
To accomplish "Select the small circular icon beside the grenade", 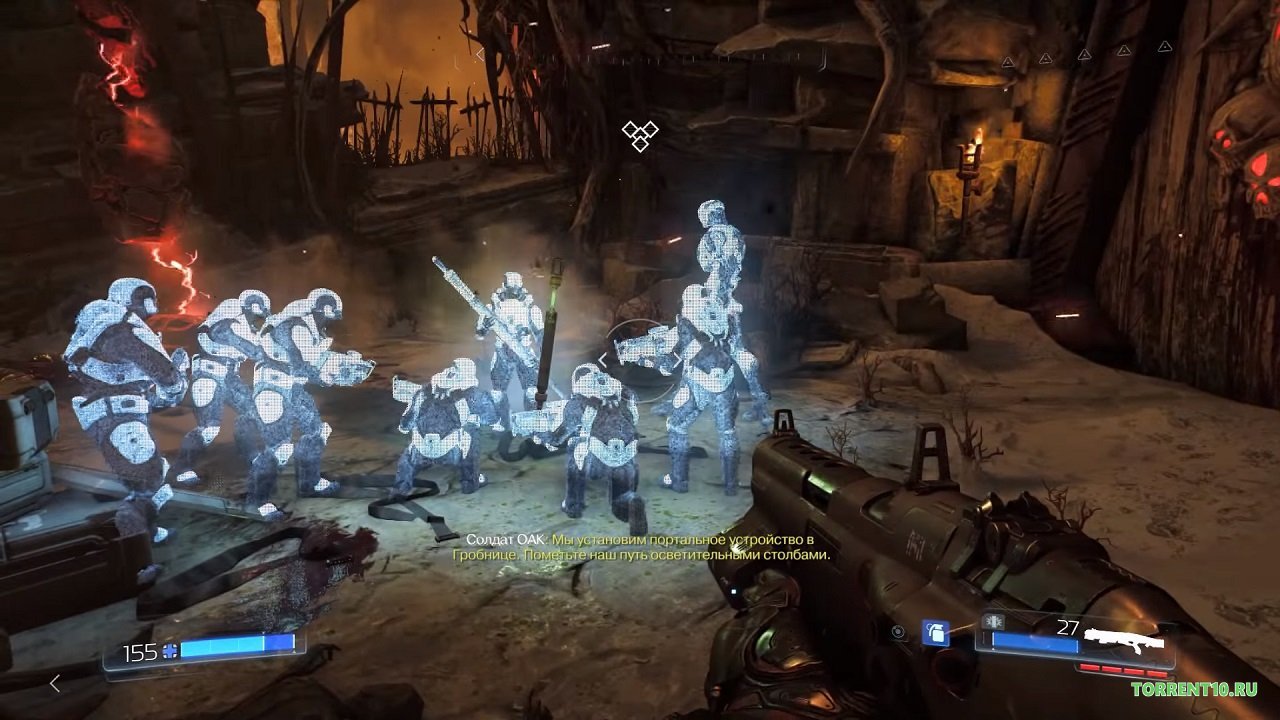I will pyautogui.click(x=899, y=632).
